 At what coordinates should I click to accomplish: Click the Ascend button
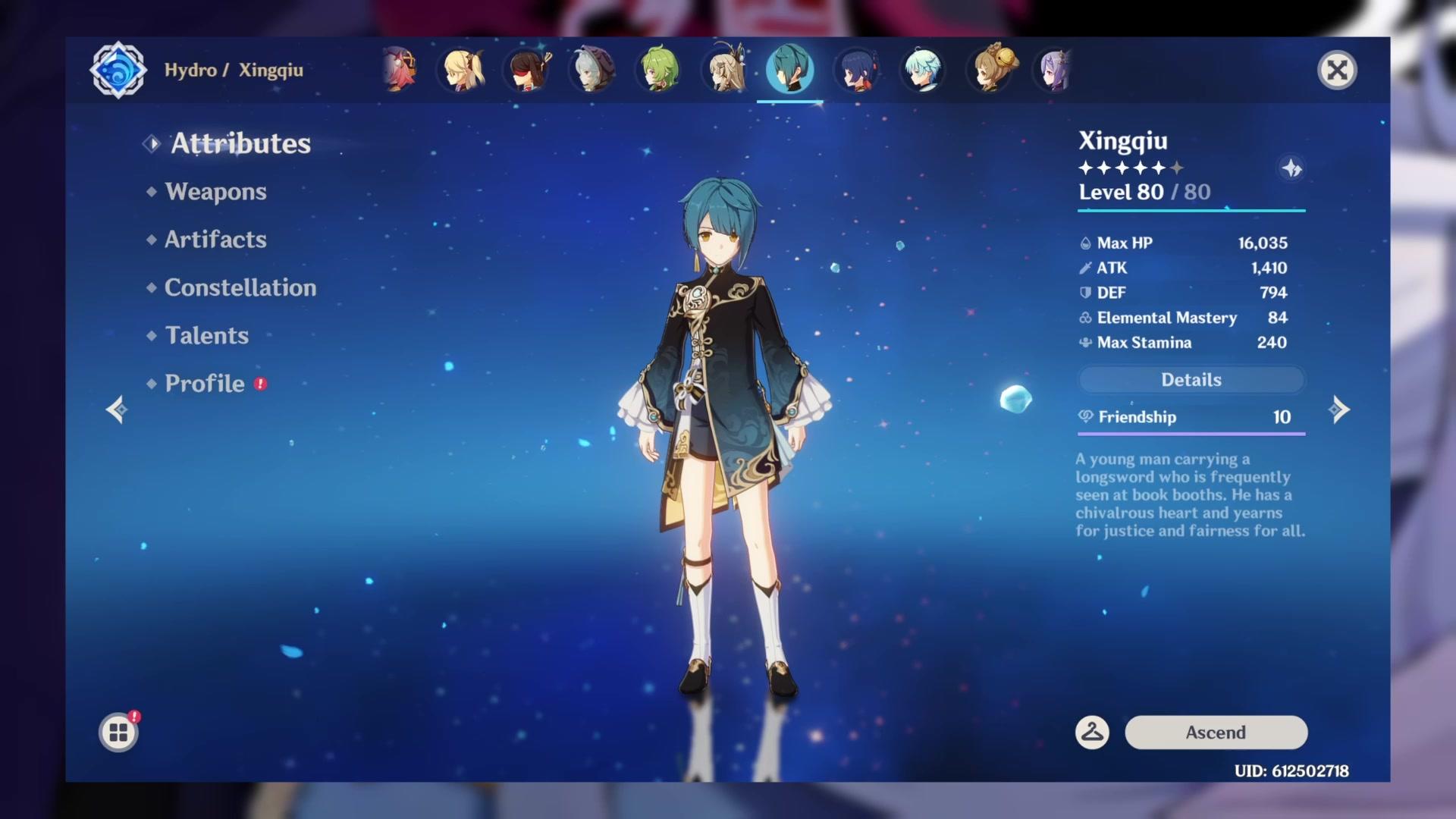click(x=1216, y=733)
